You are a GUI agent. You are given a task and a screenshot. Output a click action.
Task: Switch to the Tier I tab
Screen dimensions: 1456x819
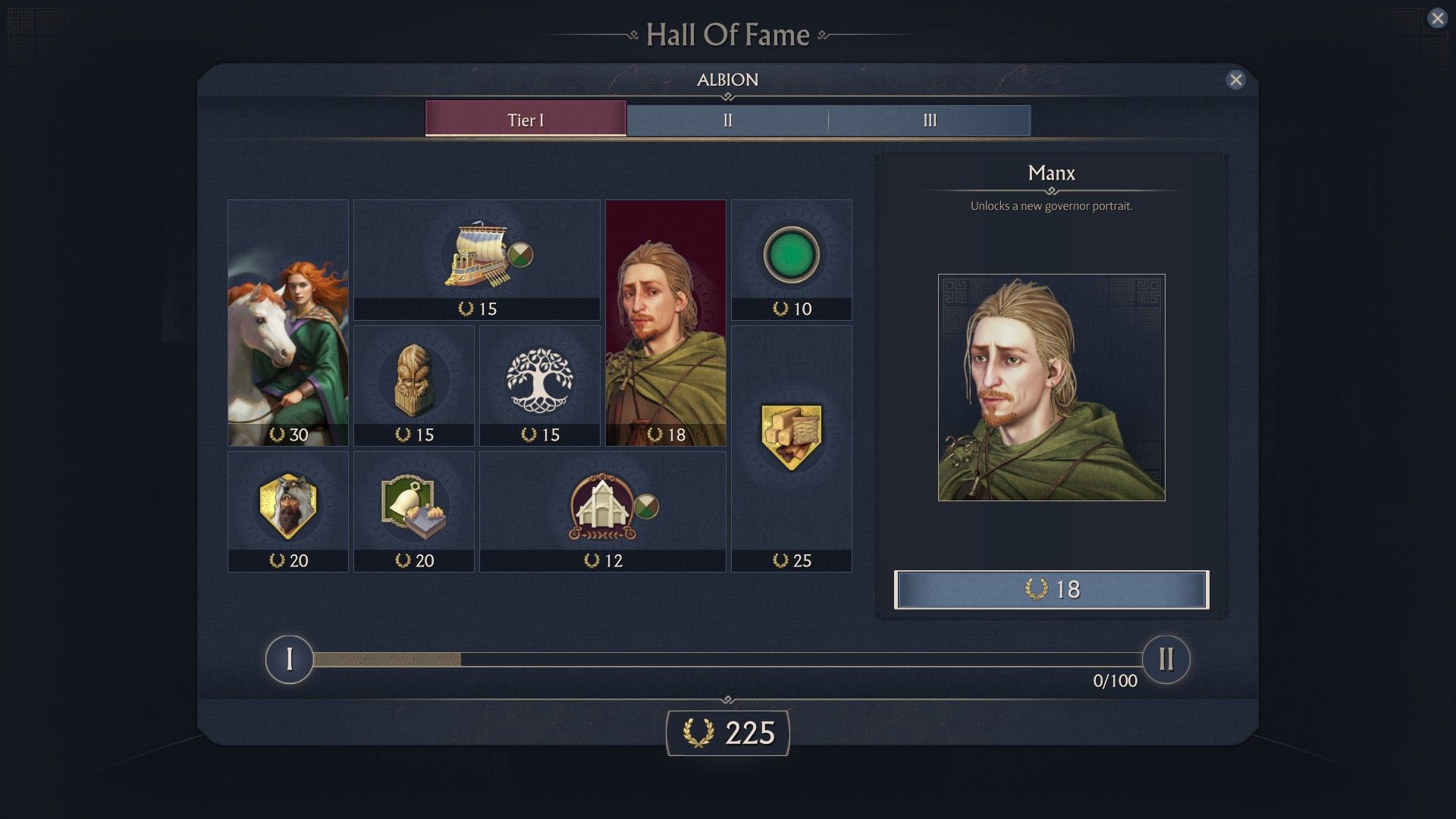[526, 120]
